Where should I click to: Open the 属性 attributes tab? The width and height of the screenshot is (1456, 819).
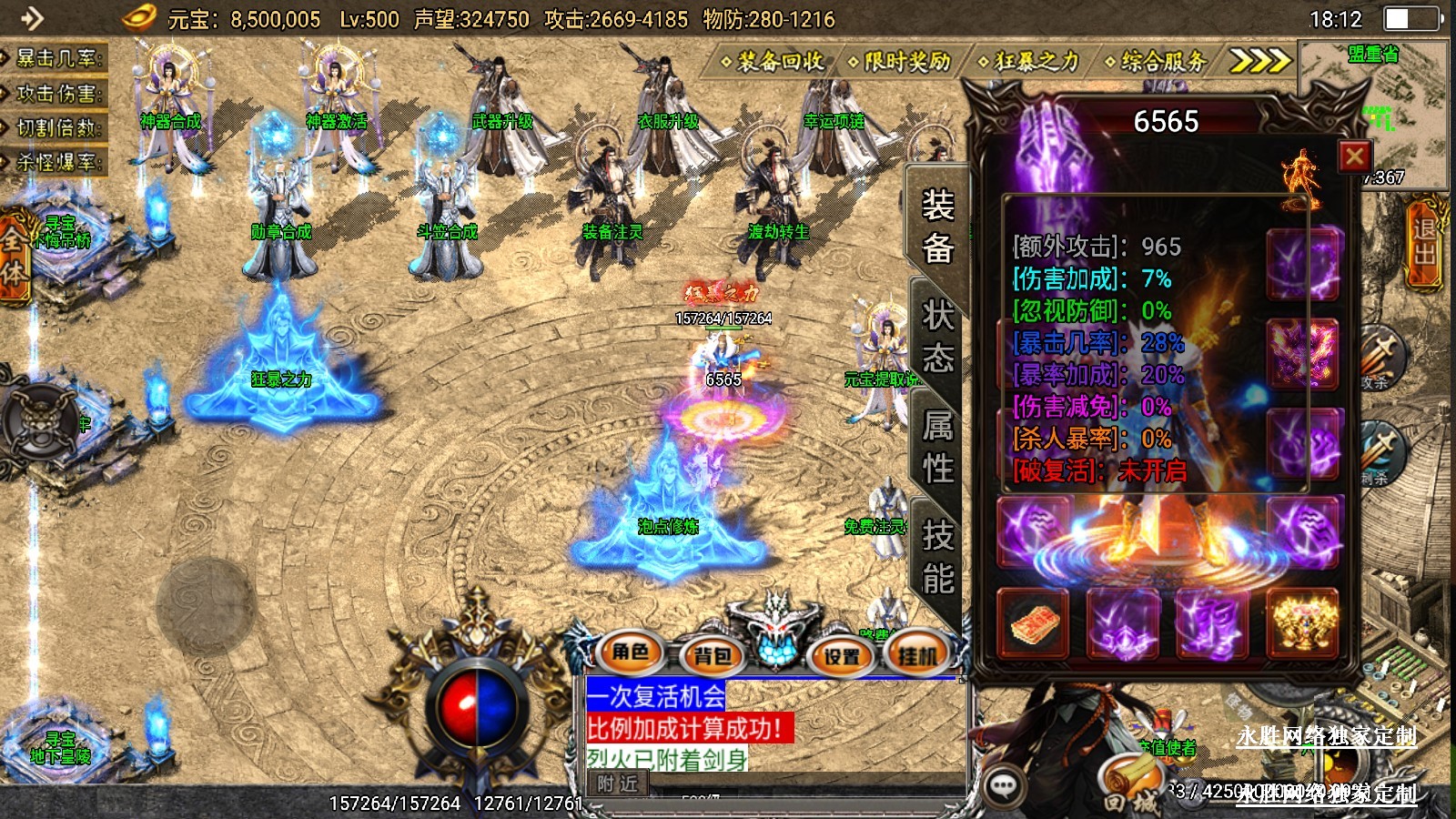click(937, 447)
